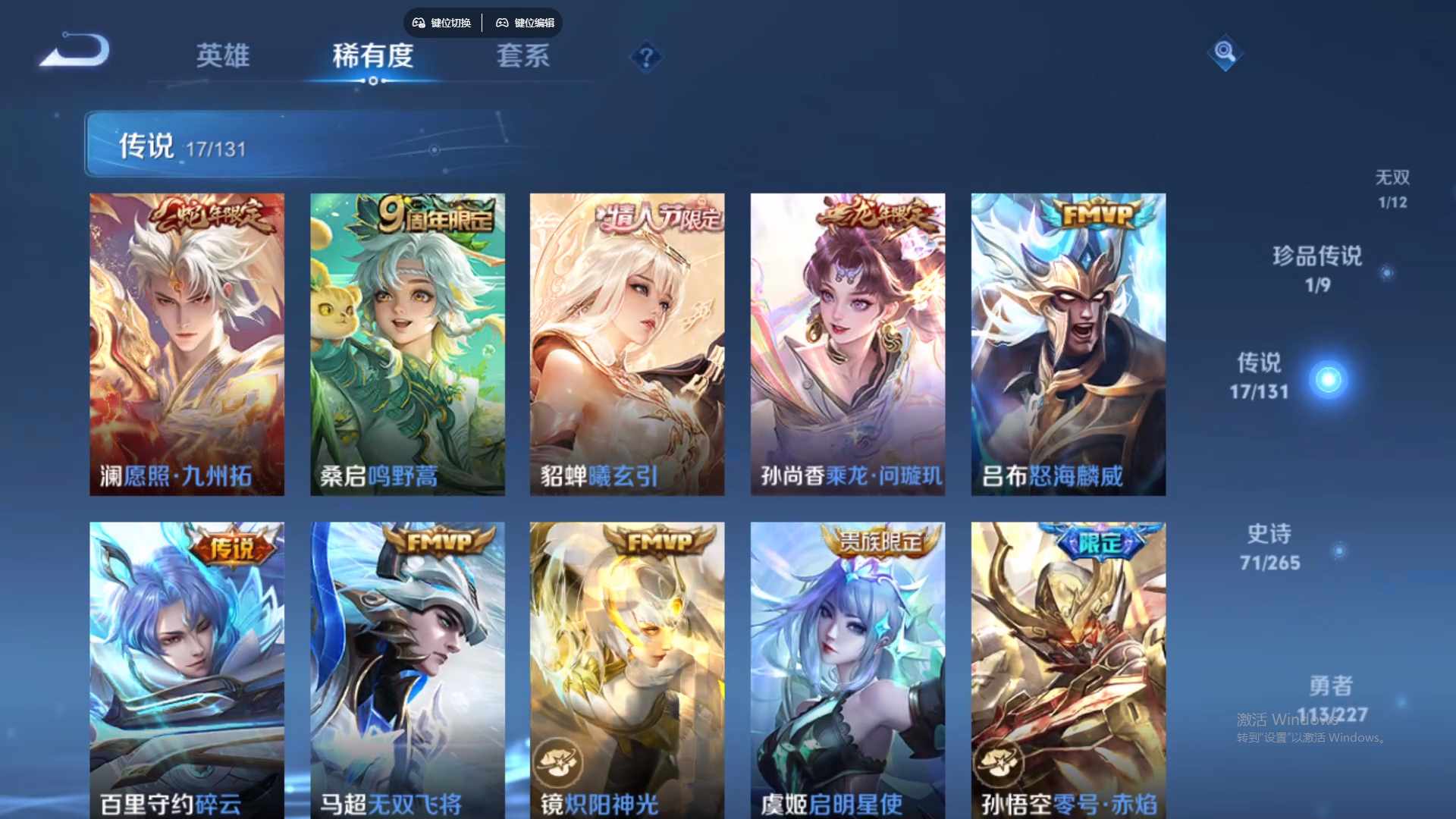Open the 套系 tab
The width and height of the screenshot is (1456, 819).
tap(522, 55)
